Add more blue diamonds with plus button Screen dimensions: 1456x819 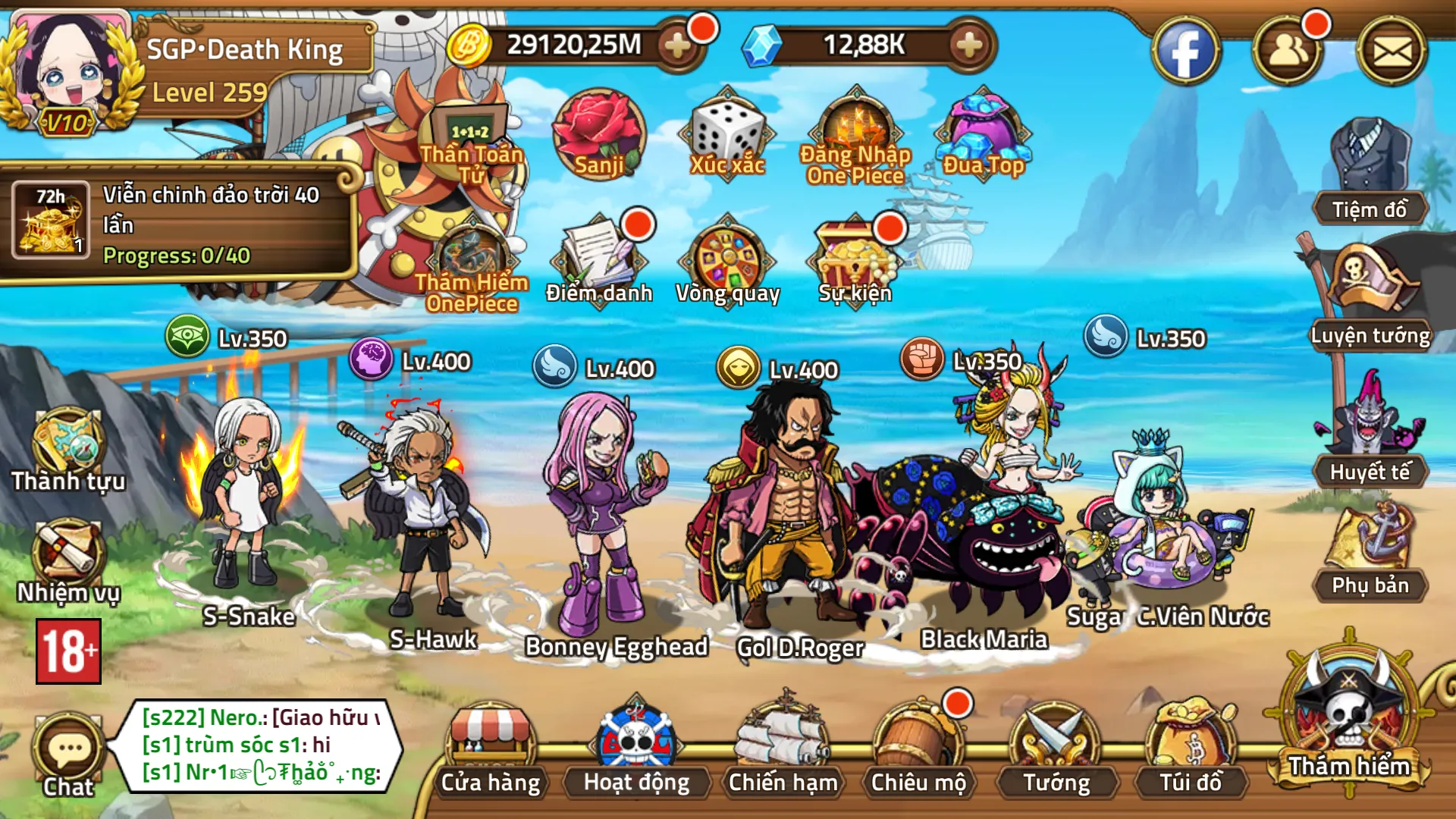[x=969, y=45]
